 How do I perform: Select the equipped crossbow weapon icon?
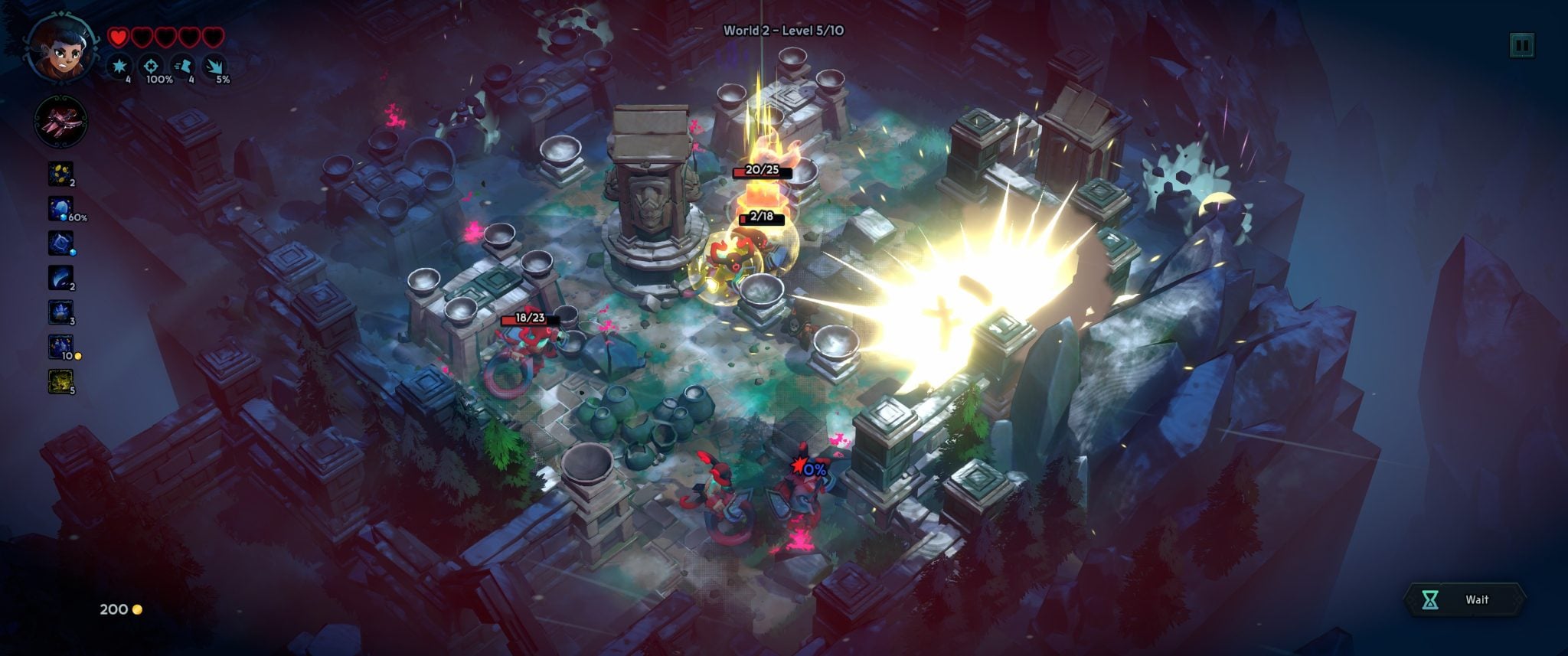pyautogui.click(x=60, y=122)
